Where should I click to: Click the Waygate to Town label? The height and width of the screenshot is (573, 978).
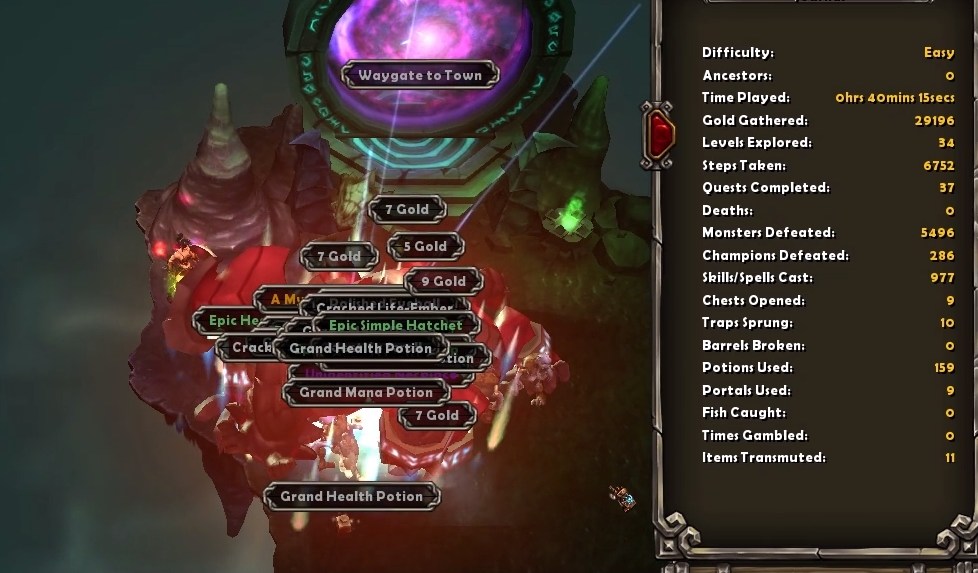[420, 75]
